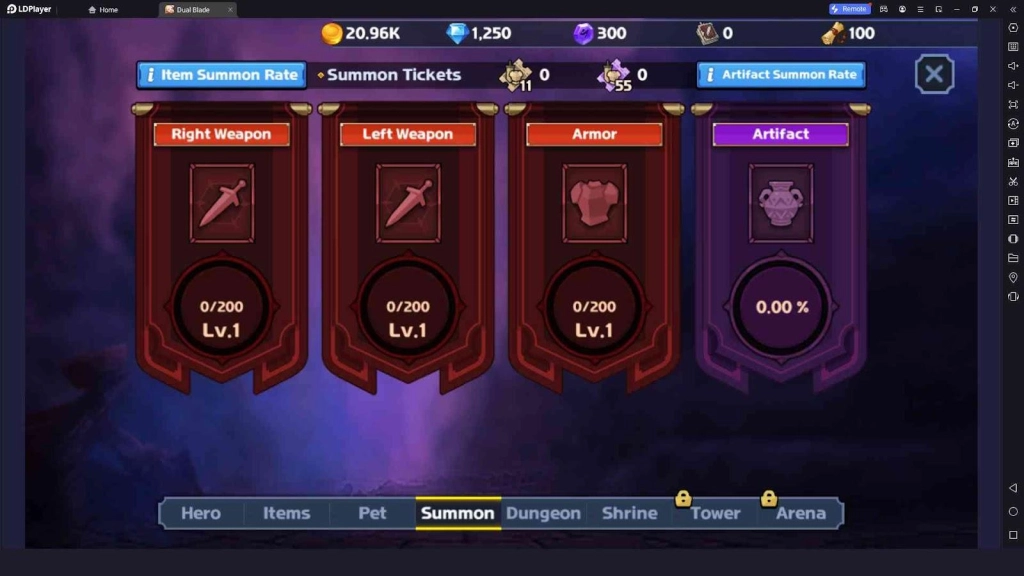Open the Shrine tab
Image resolution: width=1024 pixels, height=576 pixels.
tap(629, 513)
